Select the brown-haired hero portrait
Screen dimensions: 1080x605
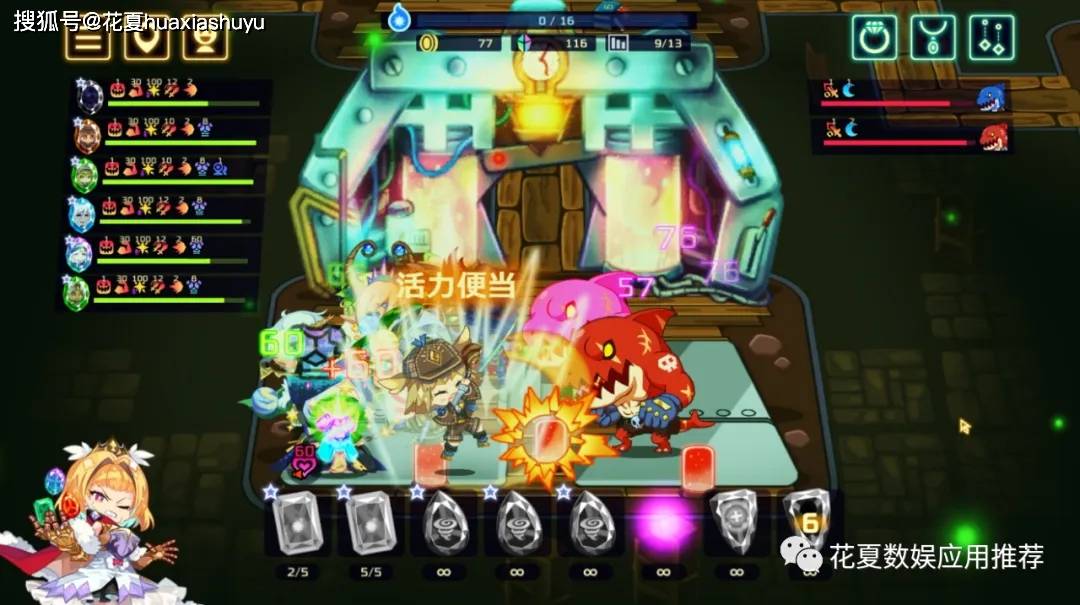click(x=87, y=134)
